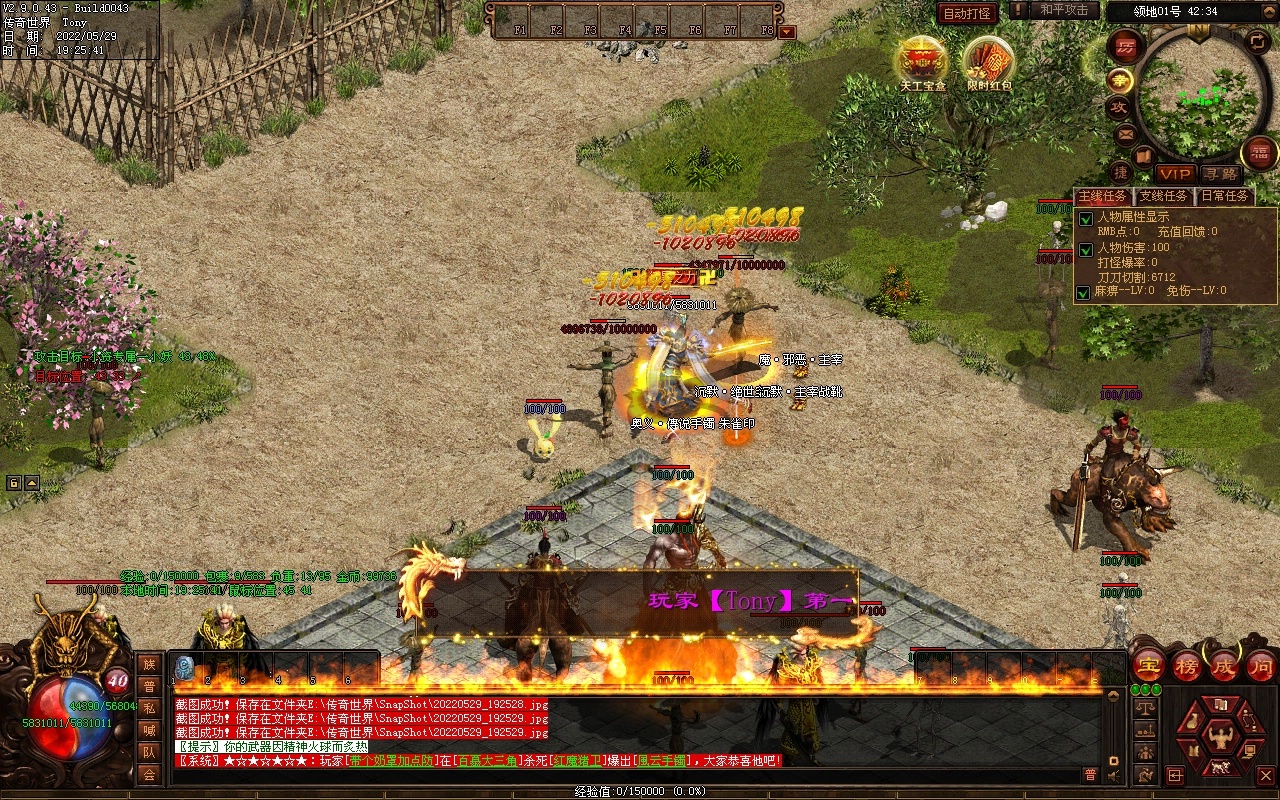Untick the 人物属性显示 checkbox
The width and height of the screenshot is (1280, 800).
point(1085,219)
